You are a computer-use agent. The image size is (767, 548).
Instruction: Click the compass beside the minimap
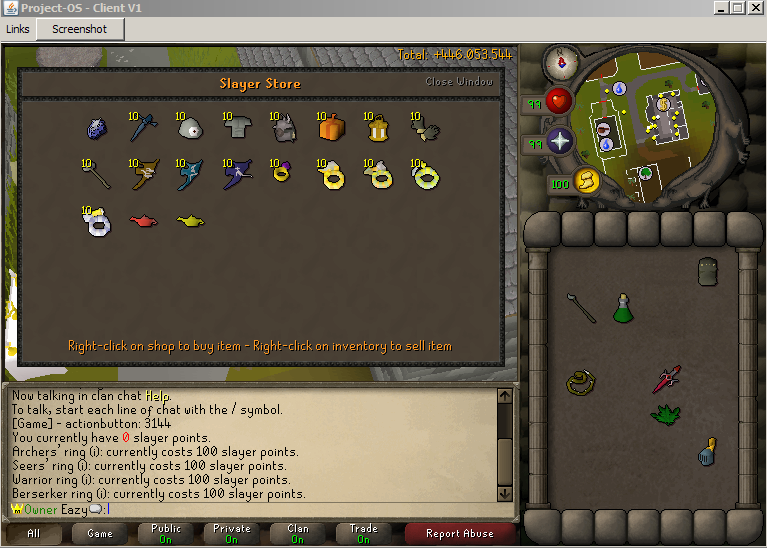coord(561,64)
